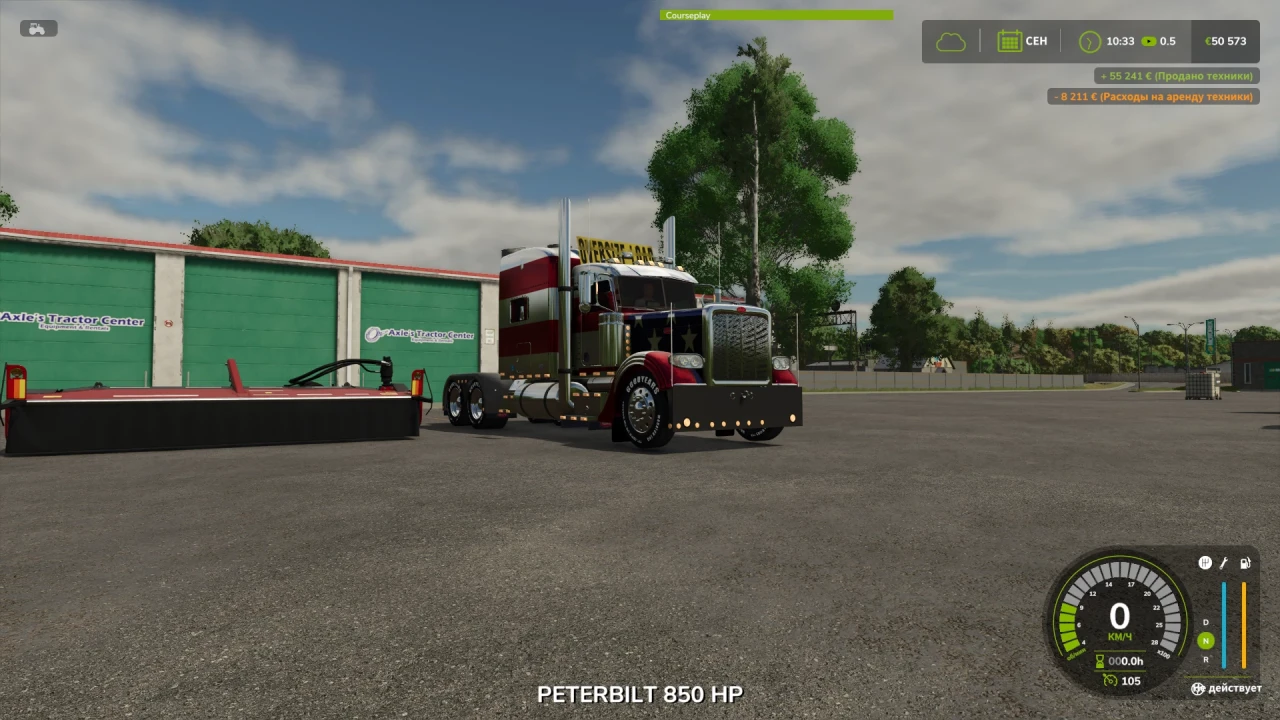
Task: Click the tractor vehicle icon in top-left corner
Action: [37, 28]
